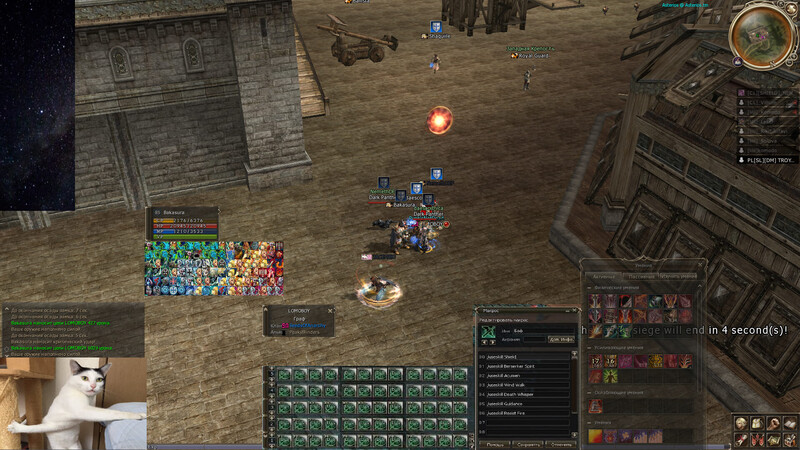800x450 pixels.
Task: Close the skills window
Action: [x=701, y=264]
